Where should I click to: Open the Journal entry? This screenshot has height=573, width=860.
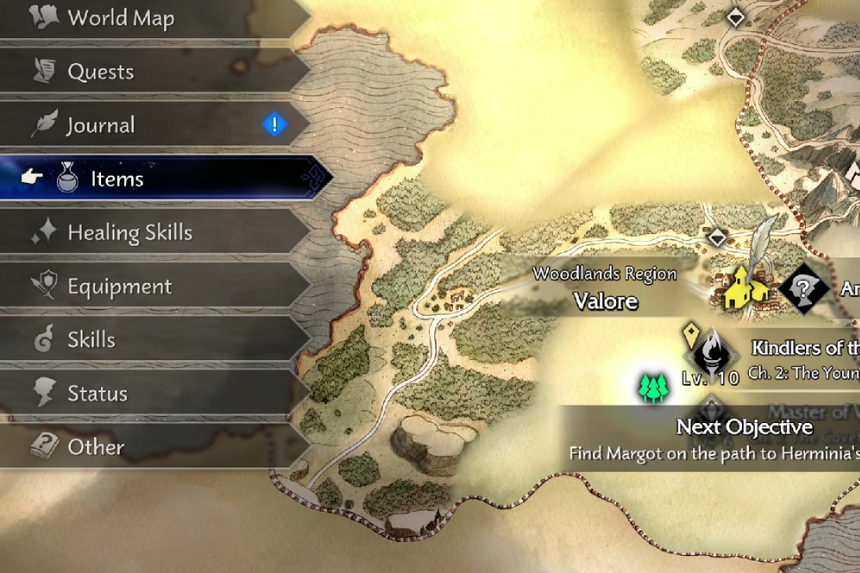point(100,125)
